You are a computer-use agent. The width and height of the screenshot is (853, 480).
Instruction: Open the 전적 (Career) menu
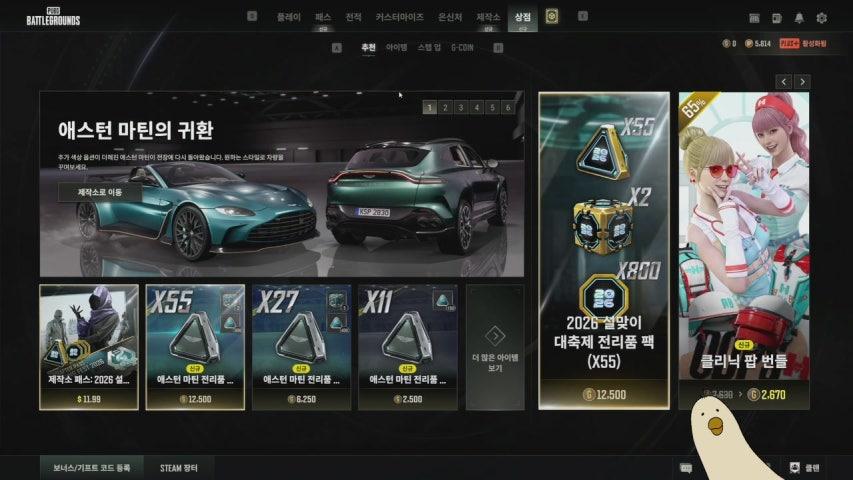coord(353,17)
